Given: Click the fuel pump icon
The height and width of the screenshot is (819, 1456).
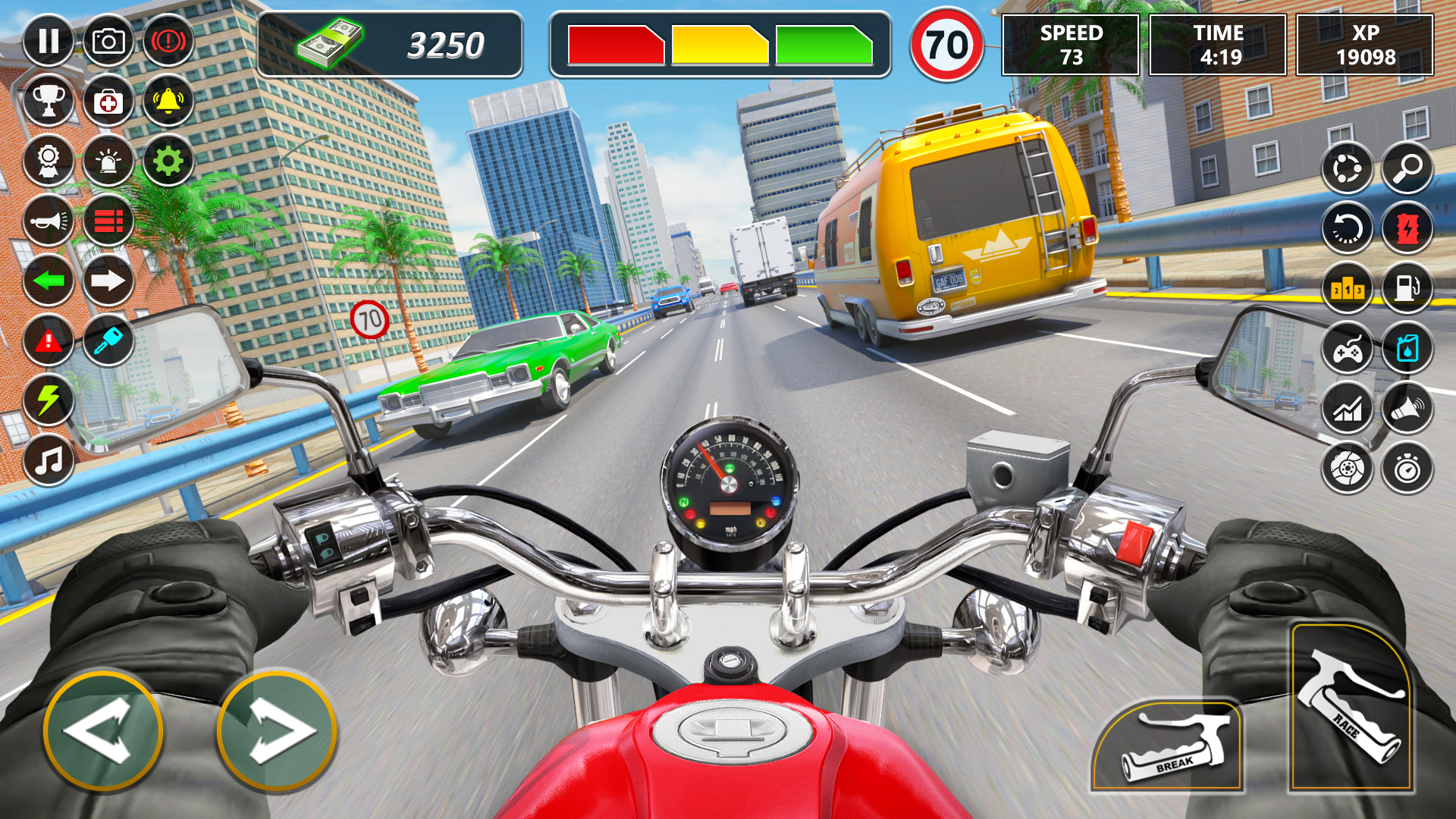Looking at the screenshot, I should coord(1407,288).
